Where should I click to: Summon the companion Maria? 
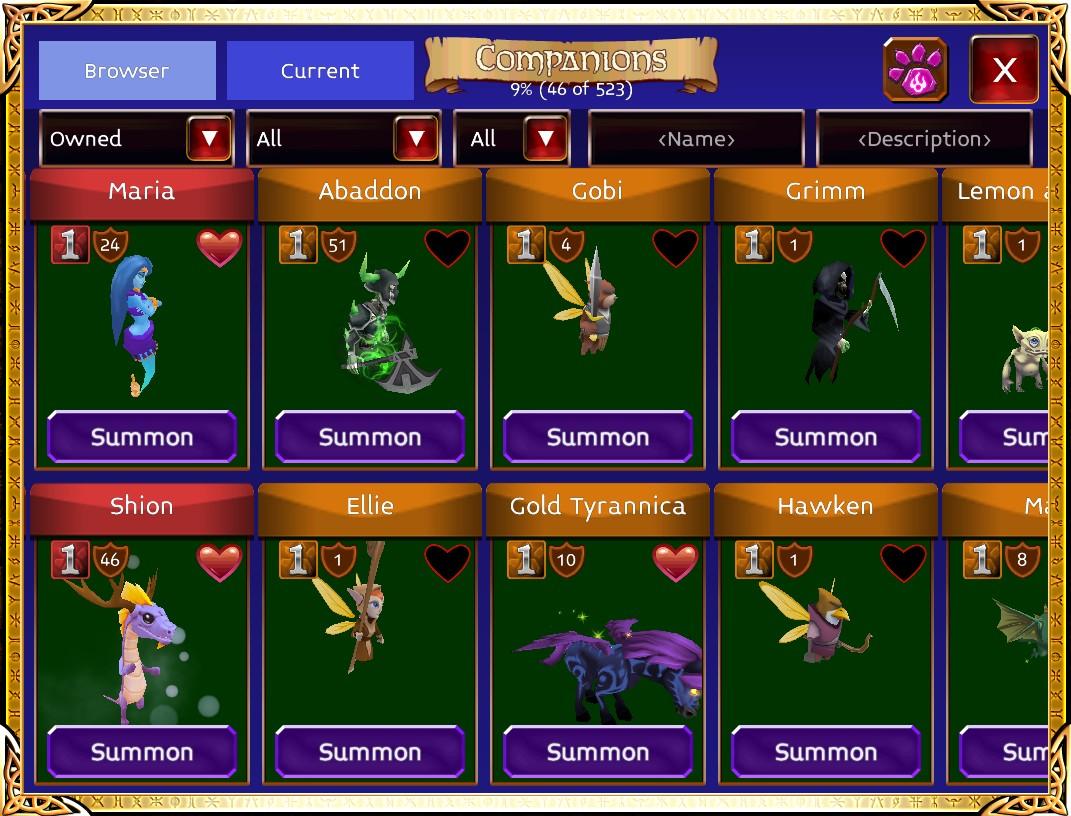pos(142,437)
